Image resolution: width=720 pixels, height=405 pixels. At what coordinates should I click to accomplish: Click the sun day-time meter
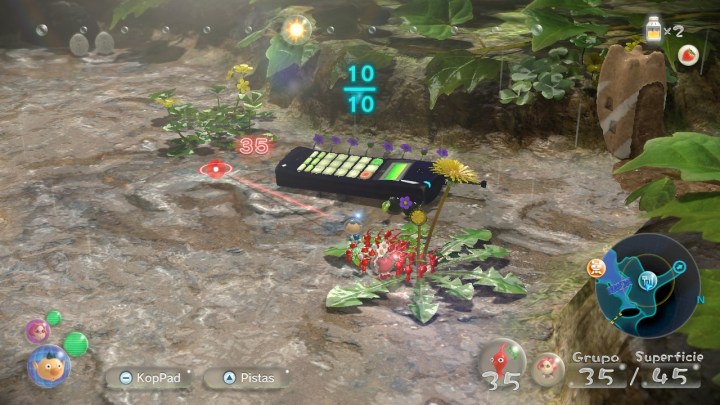(x=295, y=30)
